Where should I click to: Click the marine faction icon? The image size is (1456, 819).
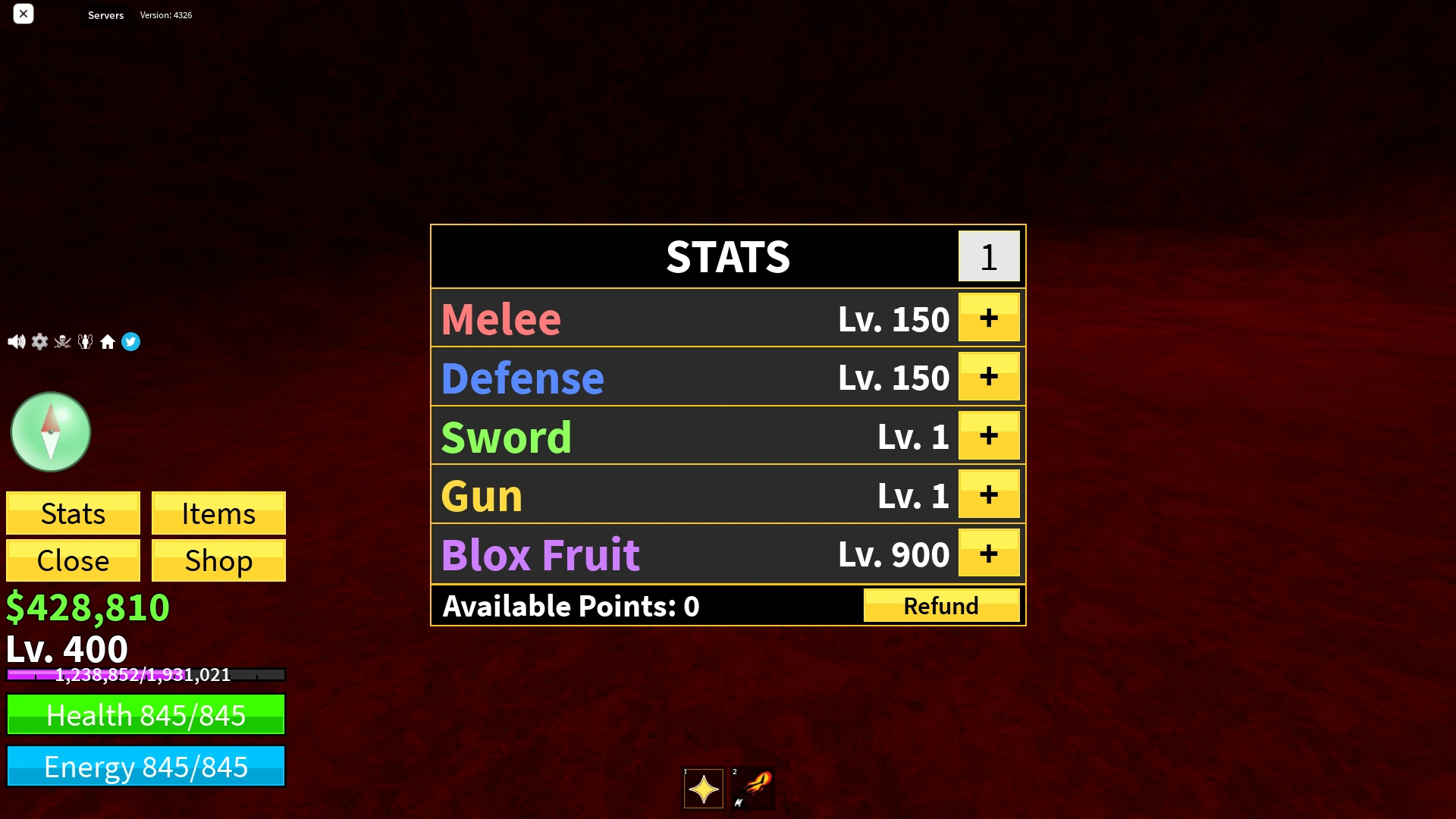coord(86,341)
